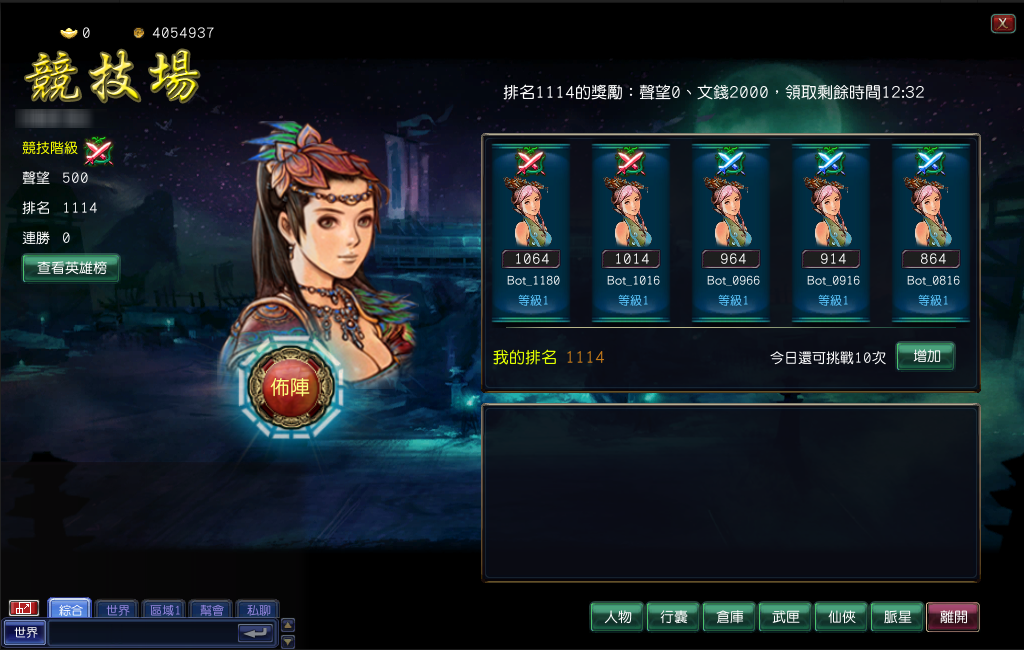
Task: Click 增加 to add challenge attempts
Action: (925, 356)
